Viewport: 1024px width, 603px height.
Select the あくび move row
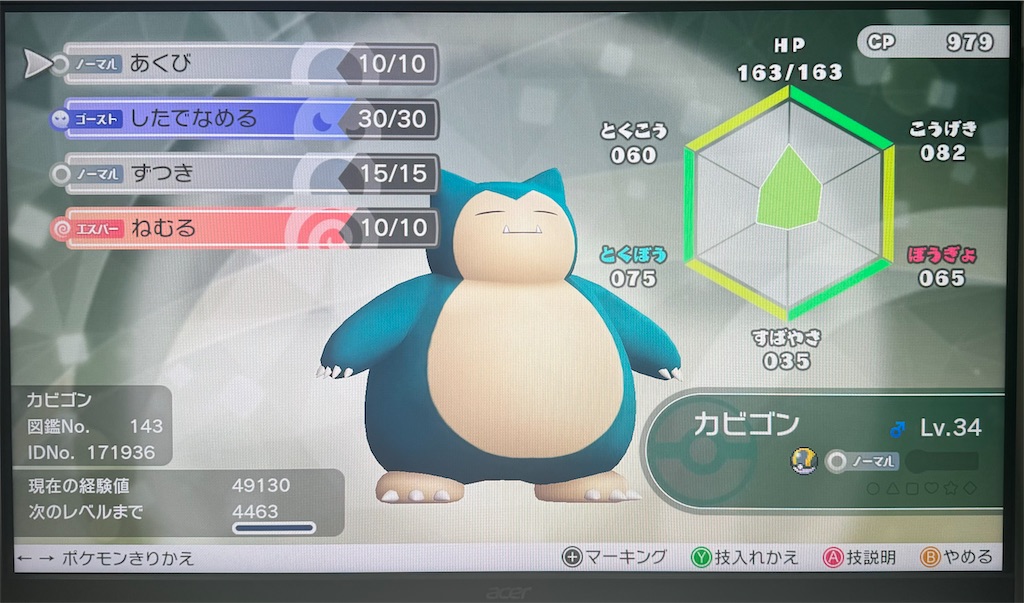[250, 65]
